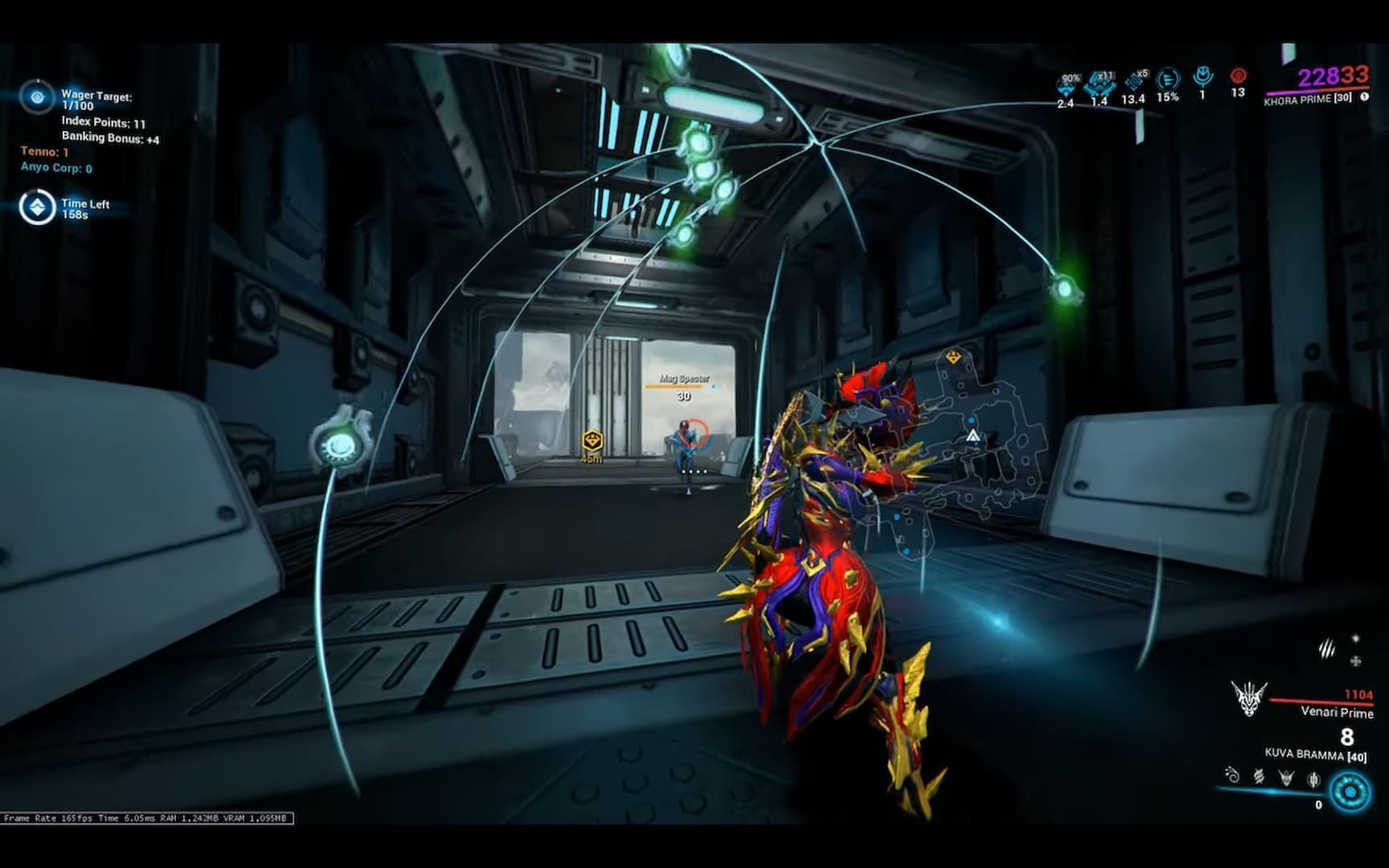This screenshot has height=868, width=1389.
Task: Trigger the Strangledome ability icon
Action: [1313, 780]
